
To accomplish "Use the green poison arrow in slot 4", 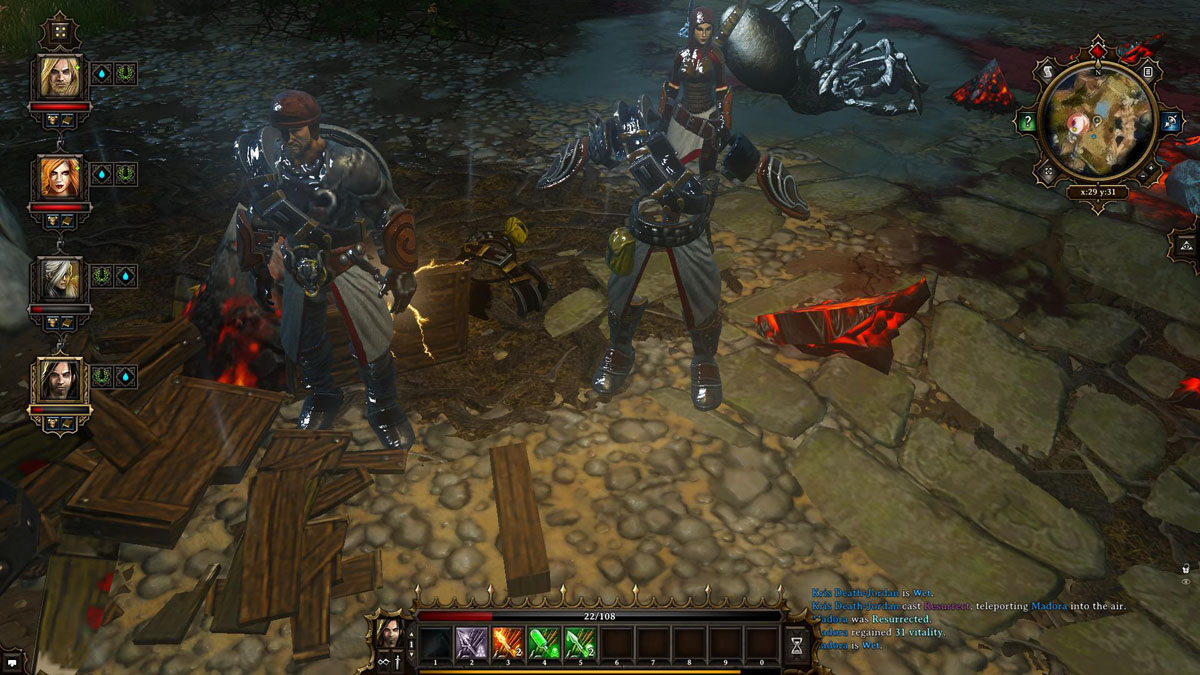I will pyautogui.click(x=543, y=642).
